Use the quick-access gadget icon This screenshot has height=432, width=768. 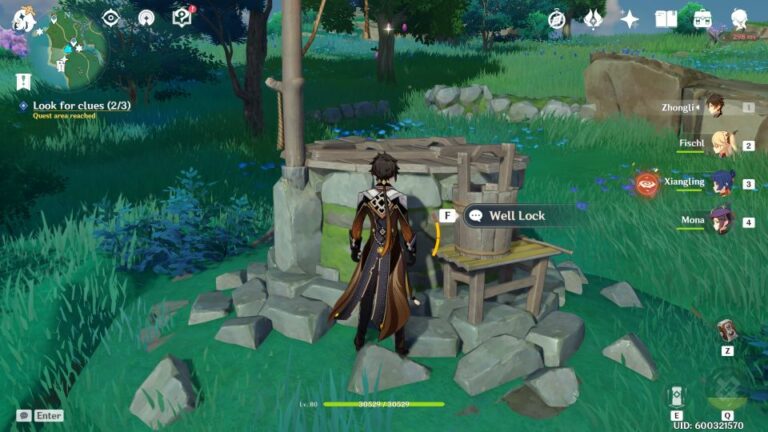(x=727, y=331)
